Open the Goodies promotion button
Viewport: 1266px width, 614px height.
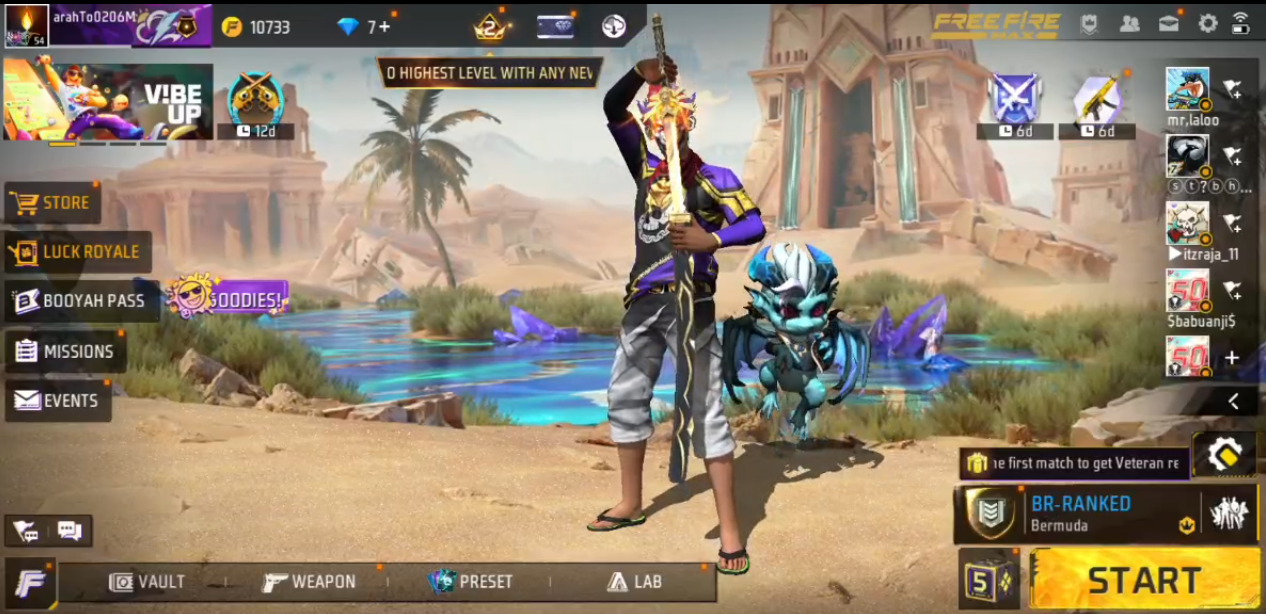(228, 296)
